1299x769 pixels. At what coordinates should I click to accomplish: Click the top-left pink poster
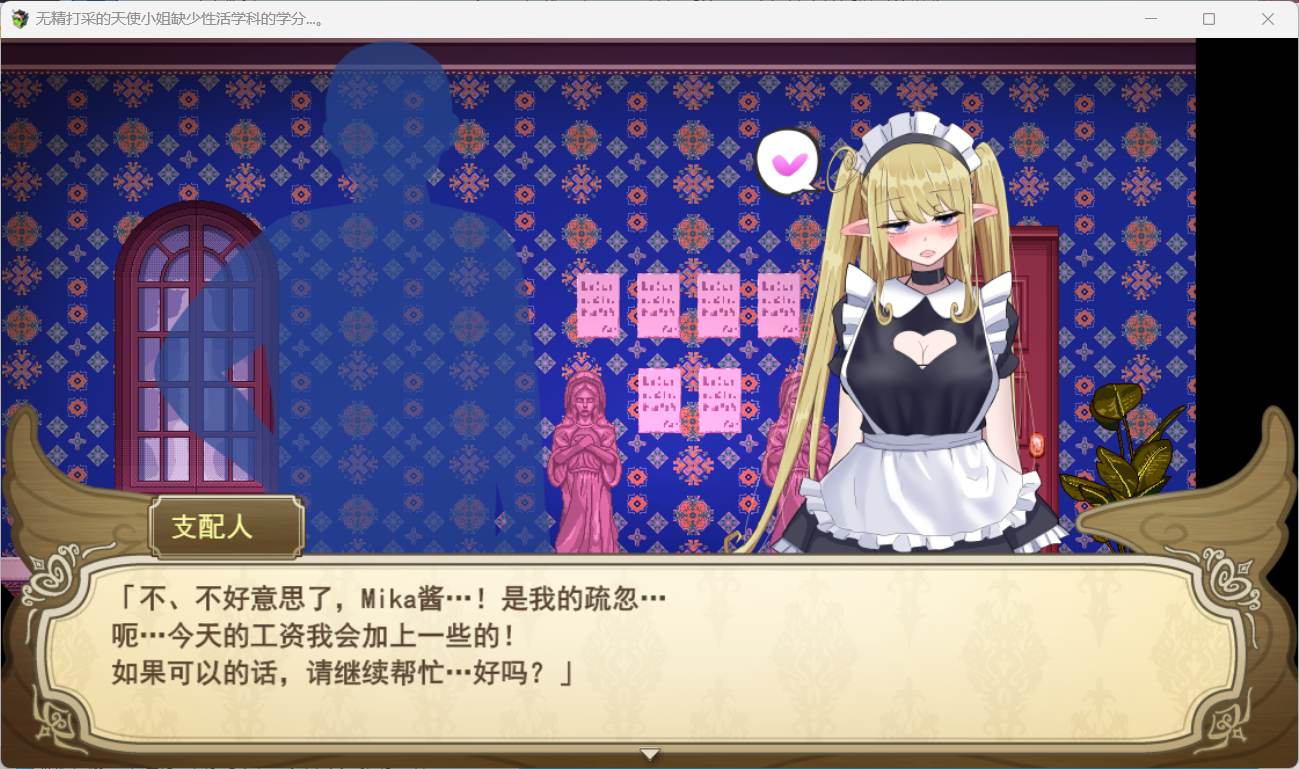(597, 302)
